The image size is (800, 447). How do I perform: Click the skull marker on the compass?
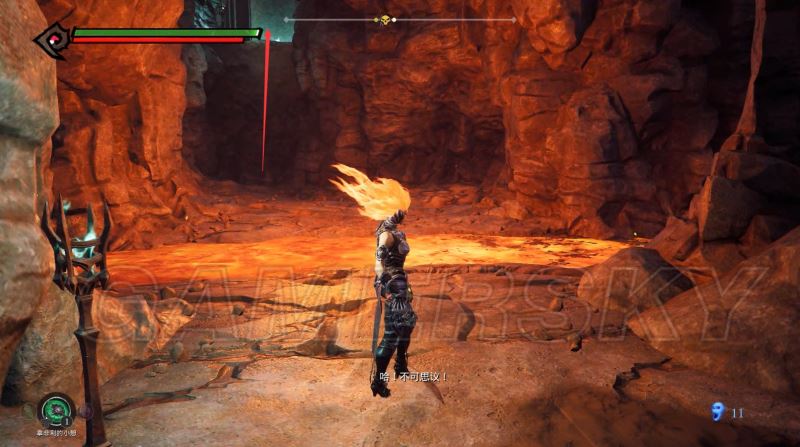point(383,19)
